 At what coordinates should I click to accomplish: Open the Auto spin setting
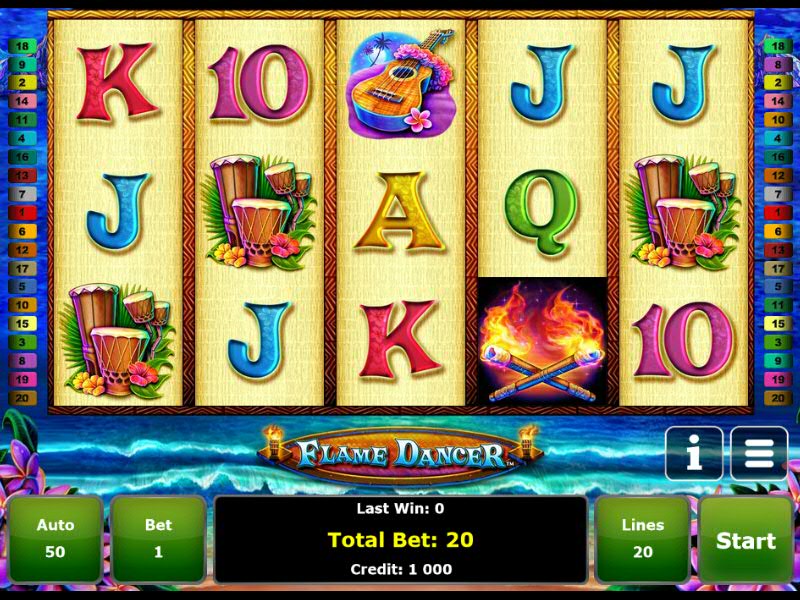tap(55, 539)
